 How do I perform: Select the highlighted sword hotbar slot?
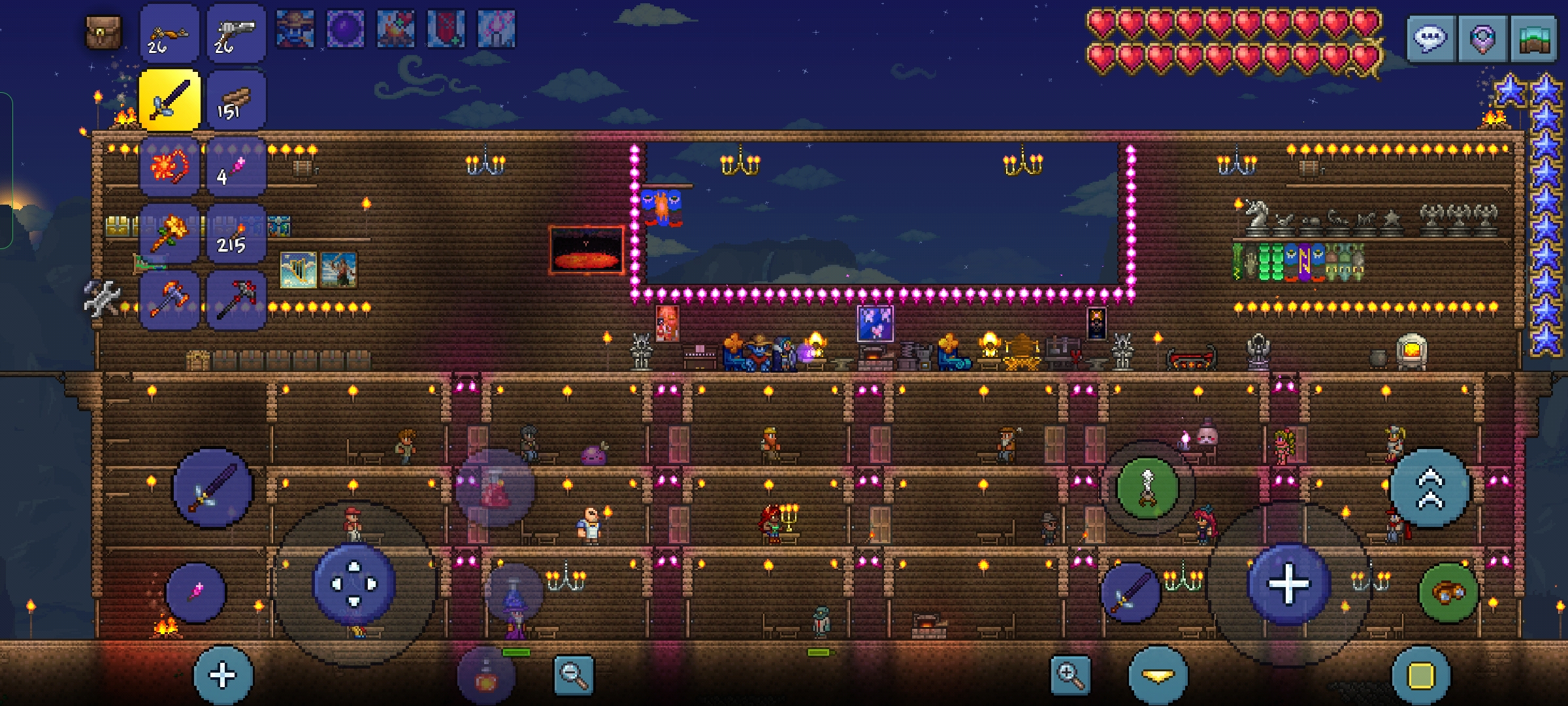pos(169,100)
